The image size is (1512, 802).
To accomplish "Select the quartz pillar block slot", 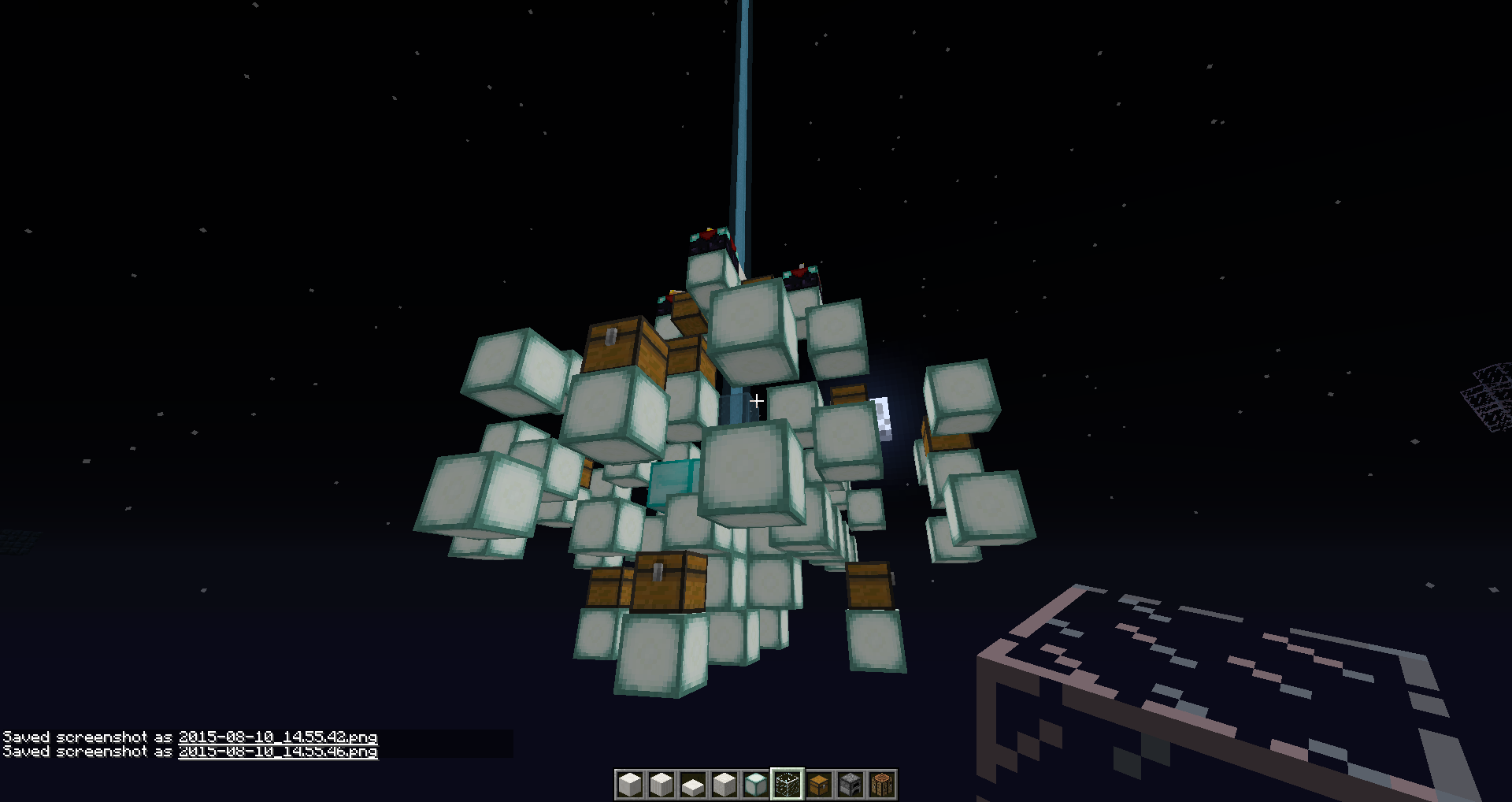I will [661, 785].
